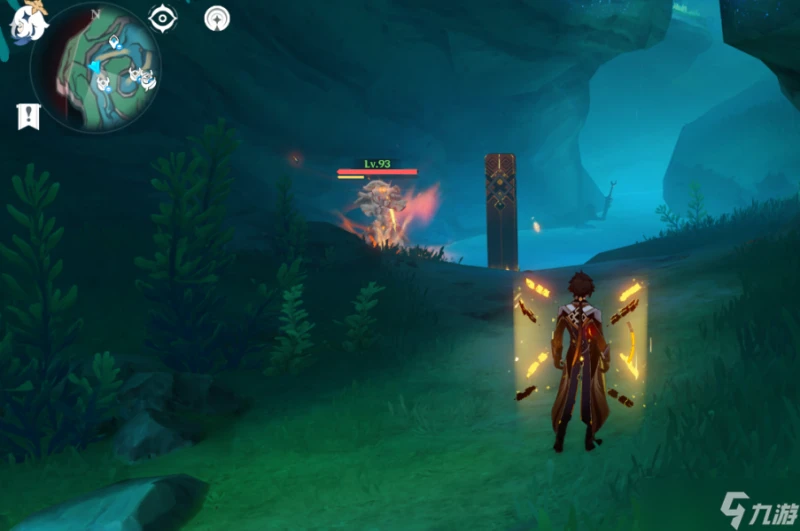Open the Wish star icon

click(x=216, y=18)
